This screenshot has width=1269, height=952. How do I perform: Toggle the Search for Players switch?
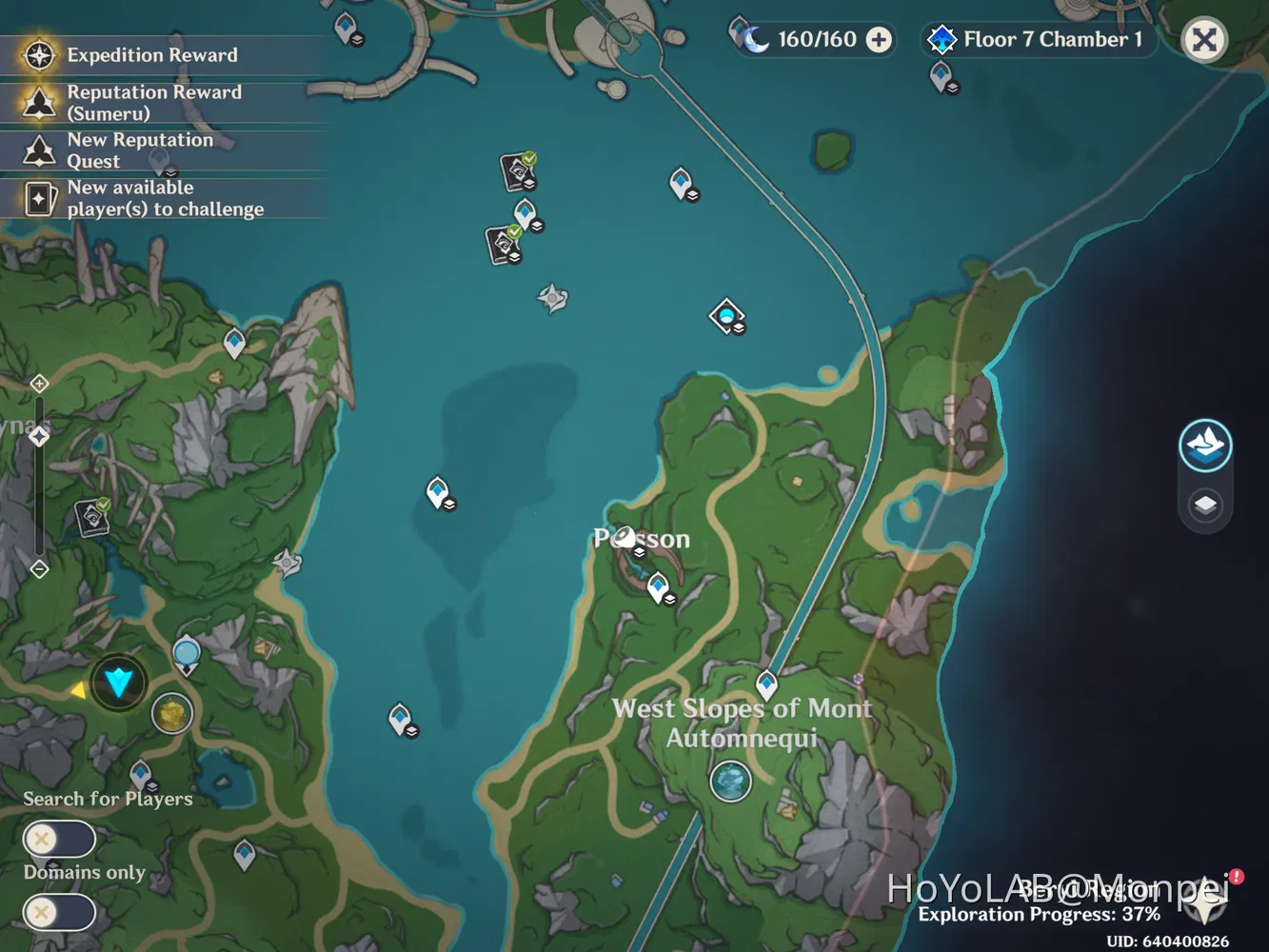click(58, 839)
